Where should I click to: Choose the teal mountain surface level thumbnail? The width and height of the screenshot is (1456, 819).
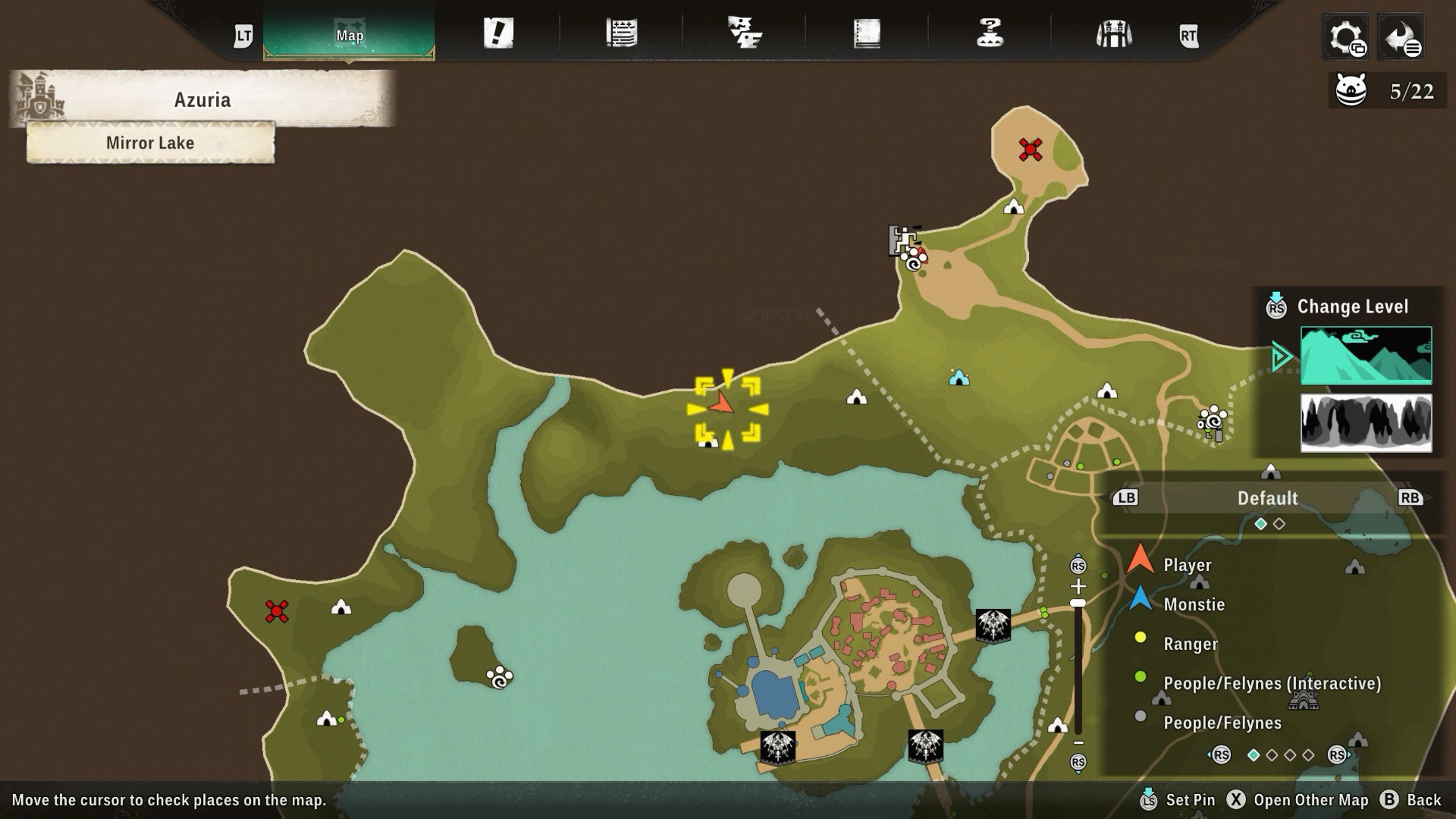click(1366, 355)
